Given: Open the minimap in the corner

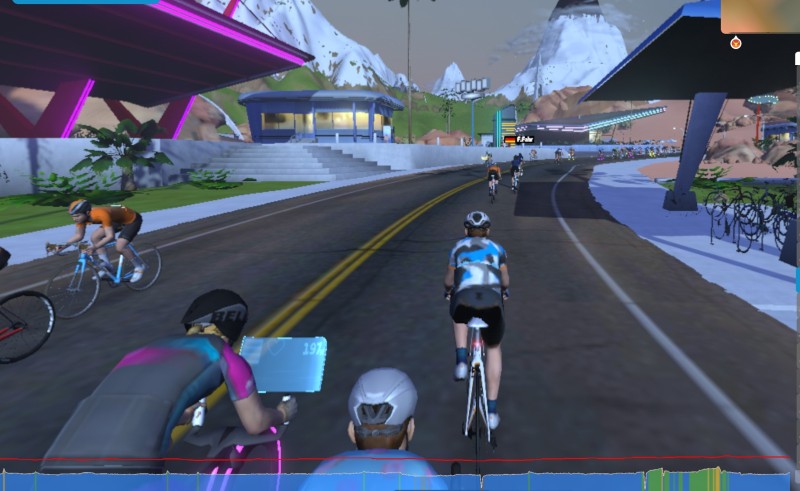Looking at the screenshot, I should point(759,16).
